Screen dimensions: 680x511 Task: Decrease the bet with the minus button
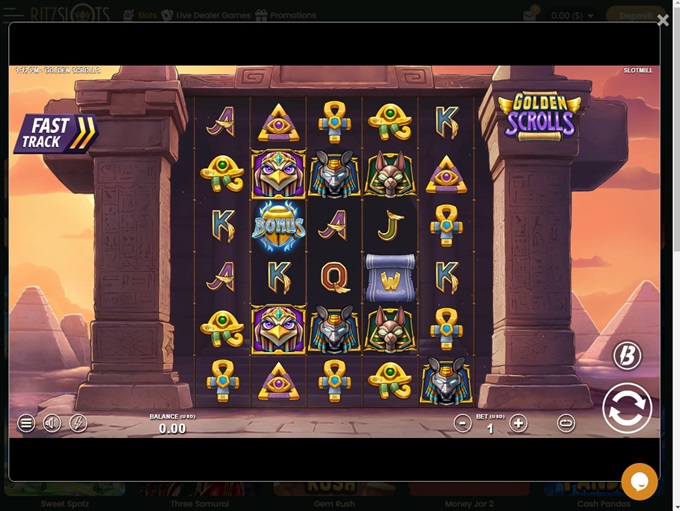point(462,423)
